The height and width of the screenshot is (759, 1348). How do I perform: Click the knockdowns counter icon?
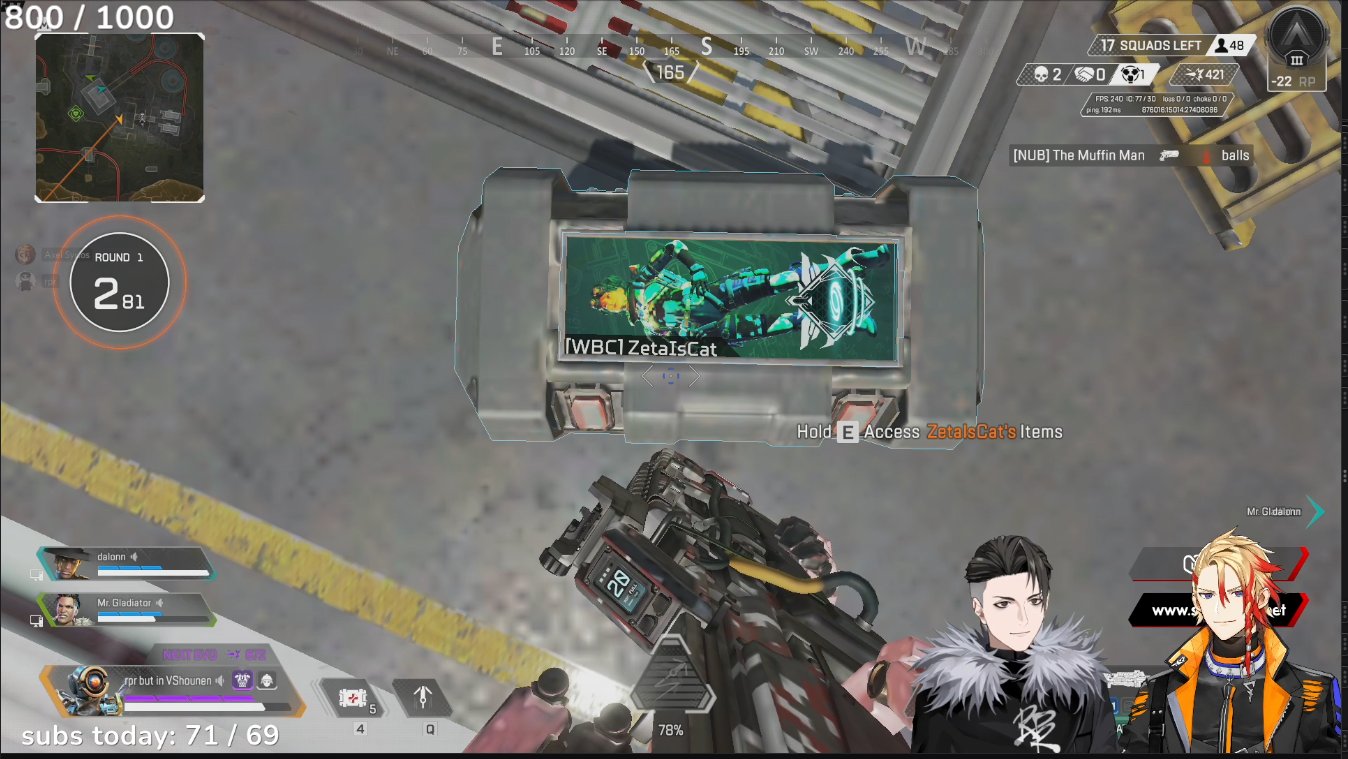1130,74
